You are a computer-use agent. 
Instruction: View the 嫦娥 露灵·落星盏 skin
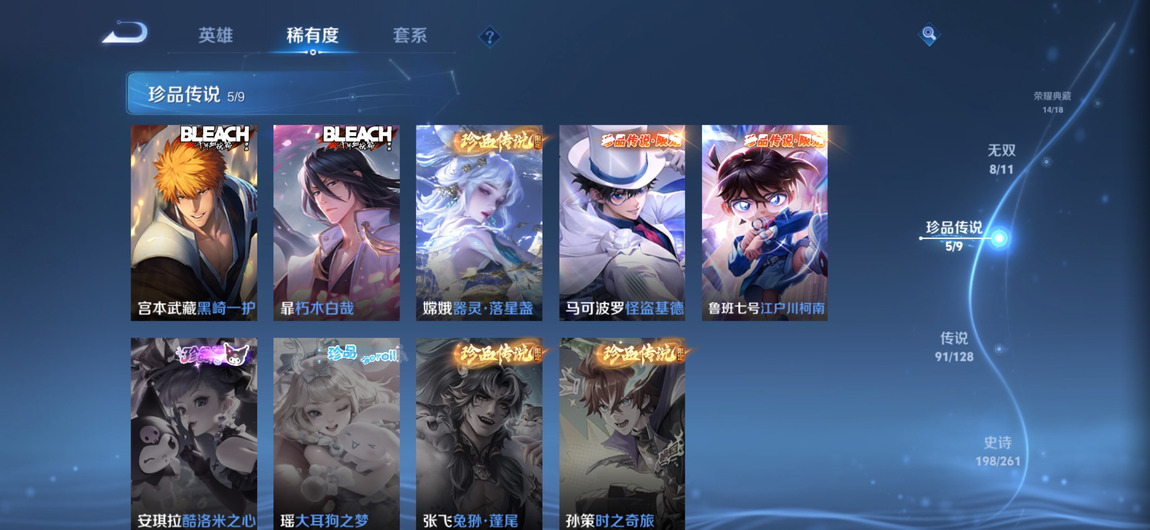click(479, 222)
